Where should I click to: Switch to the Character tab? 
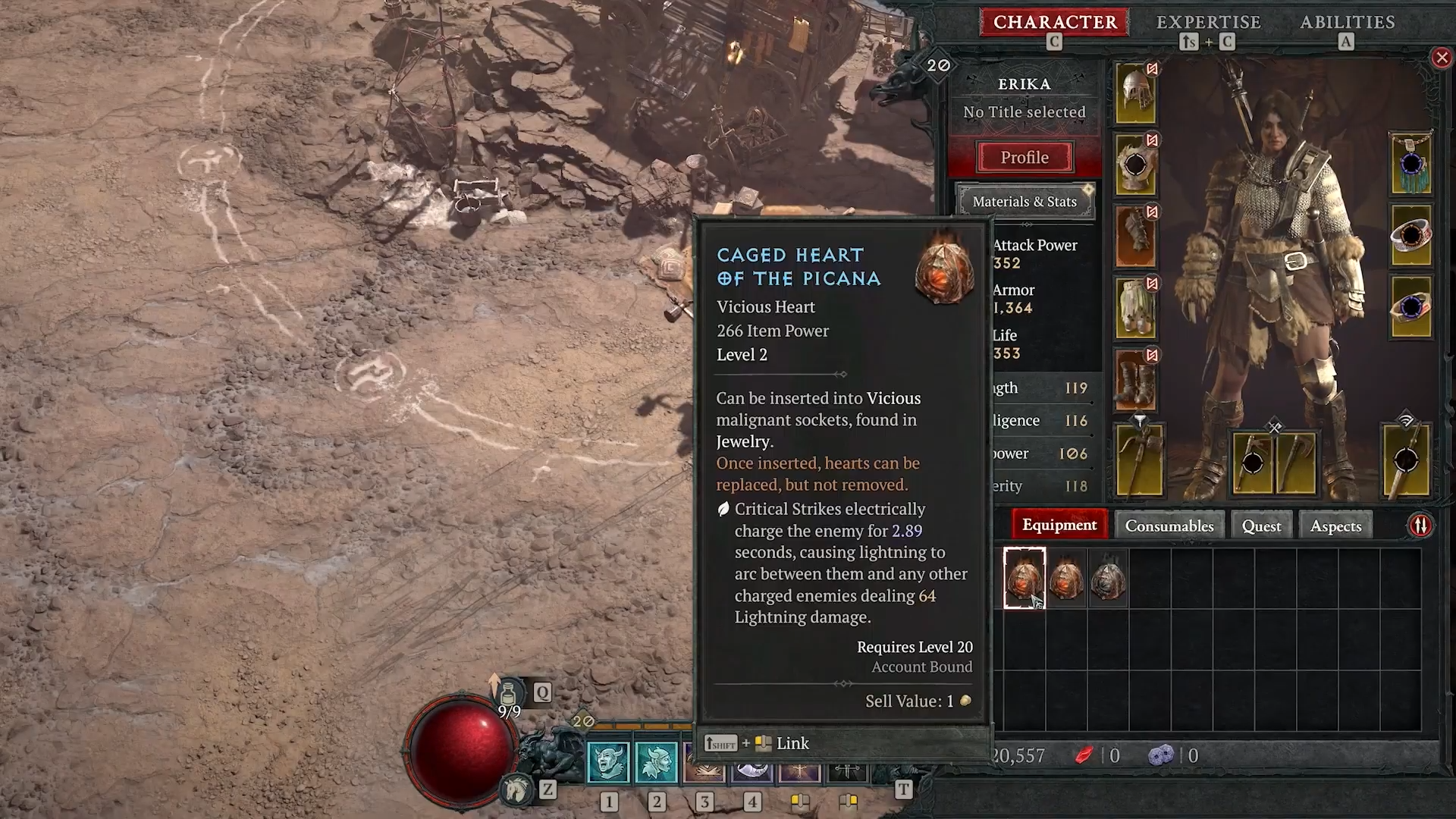[x=1054, y=22]
